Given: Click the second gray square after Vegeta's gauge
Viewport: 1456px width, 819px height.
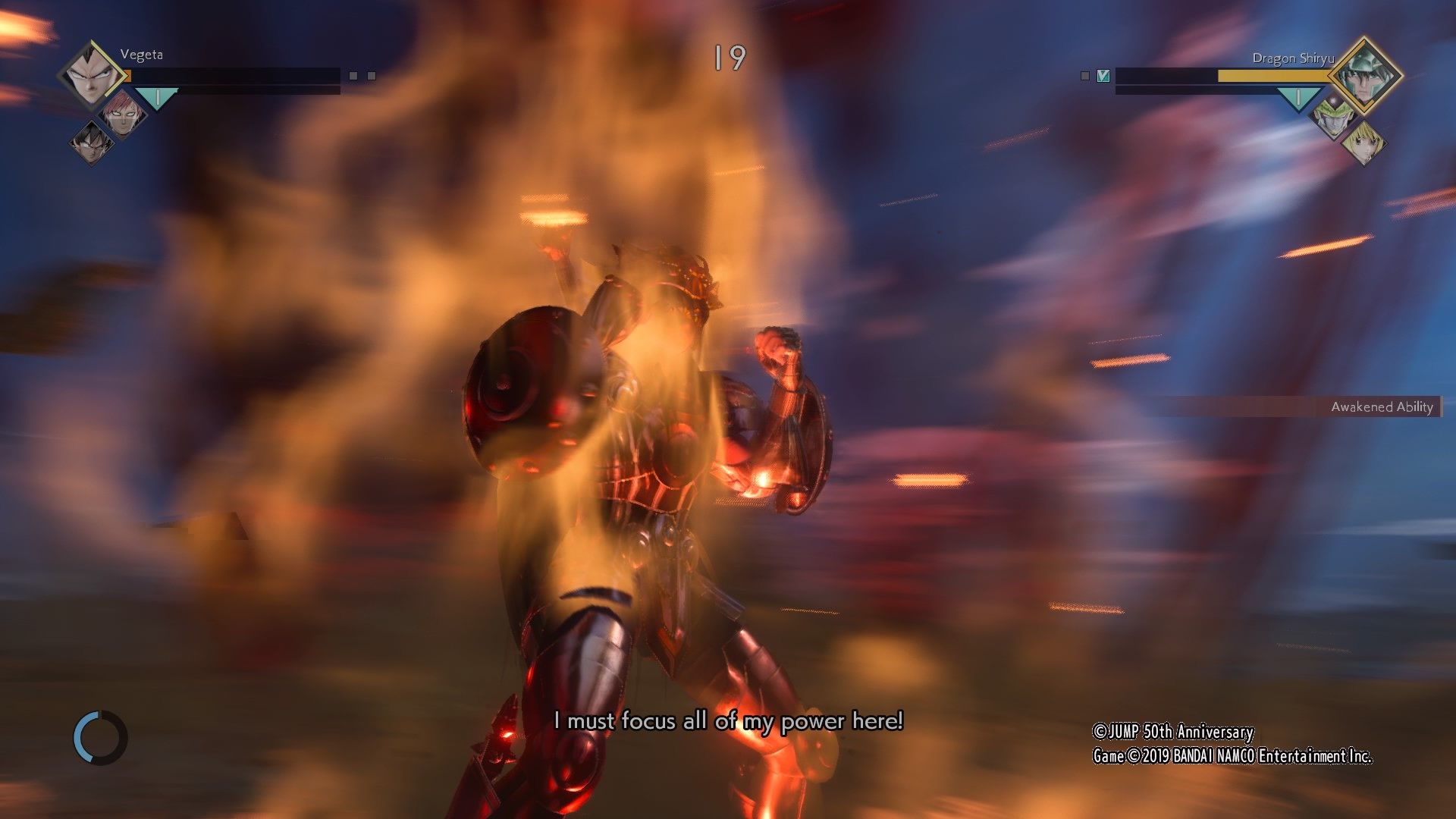Looking at the screenshot, I should (x=372, y=76).
